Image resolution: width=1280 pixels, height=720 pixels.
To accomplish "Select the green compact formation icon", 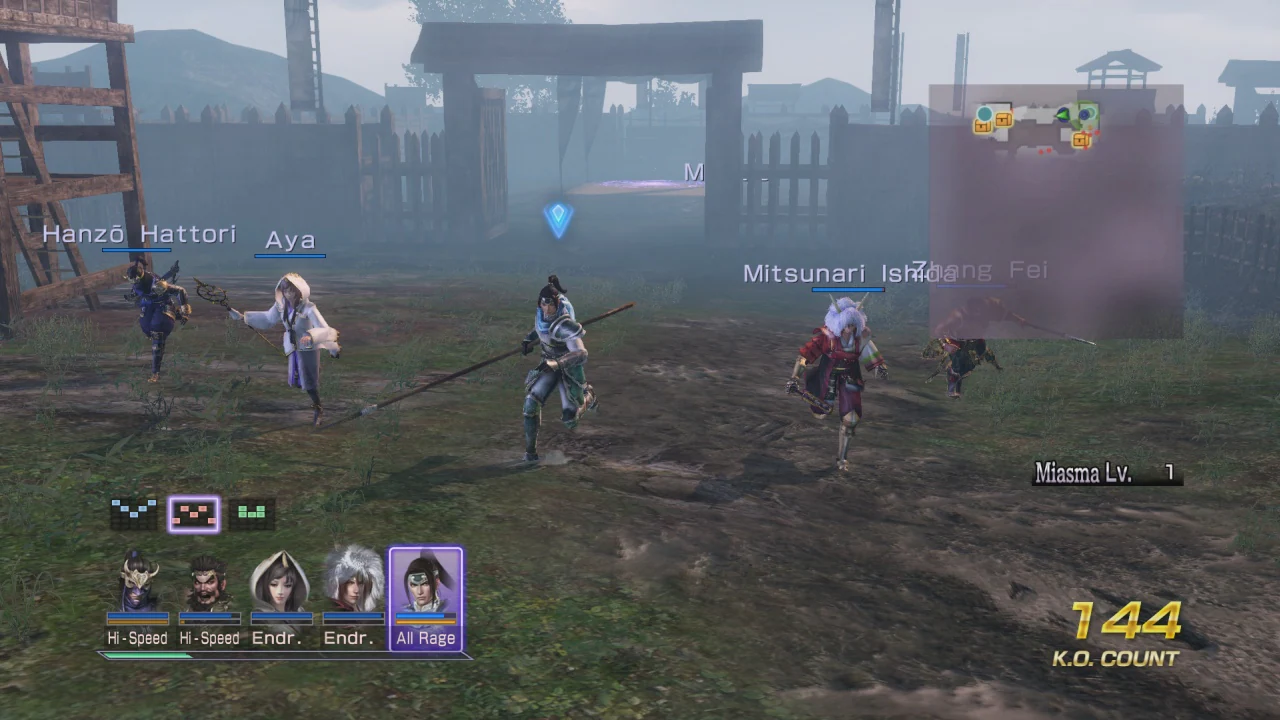I will point(251,512).
